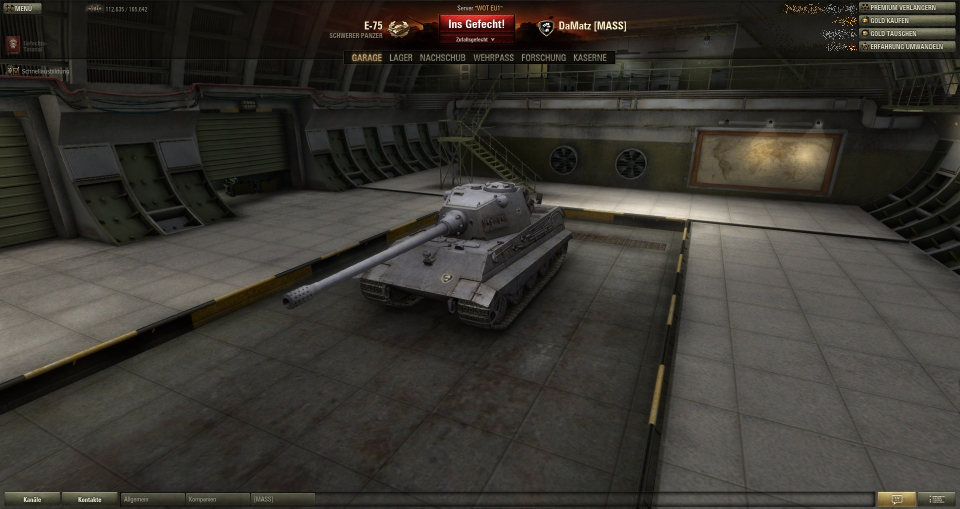The image size is (960, 509).
Task: Open the Forschung tab
Action: coord(543,58)
